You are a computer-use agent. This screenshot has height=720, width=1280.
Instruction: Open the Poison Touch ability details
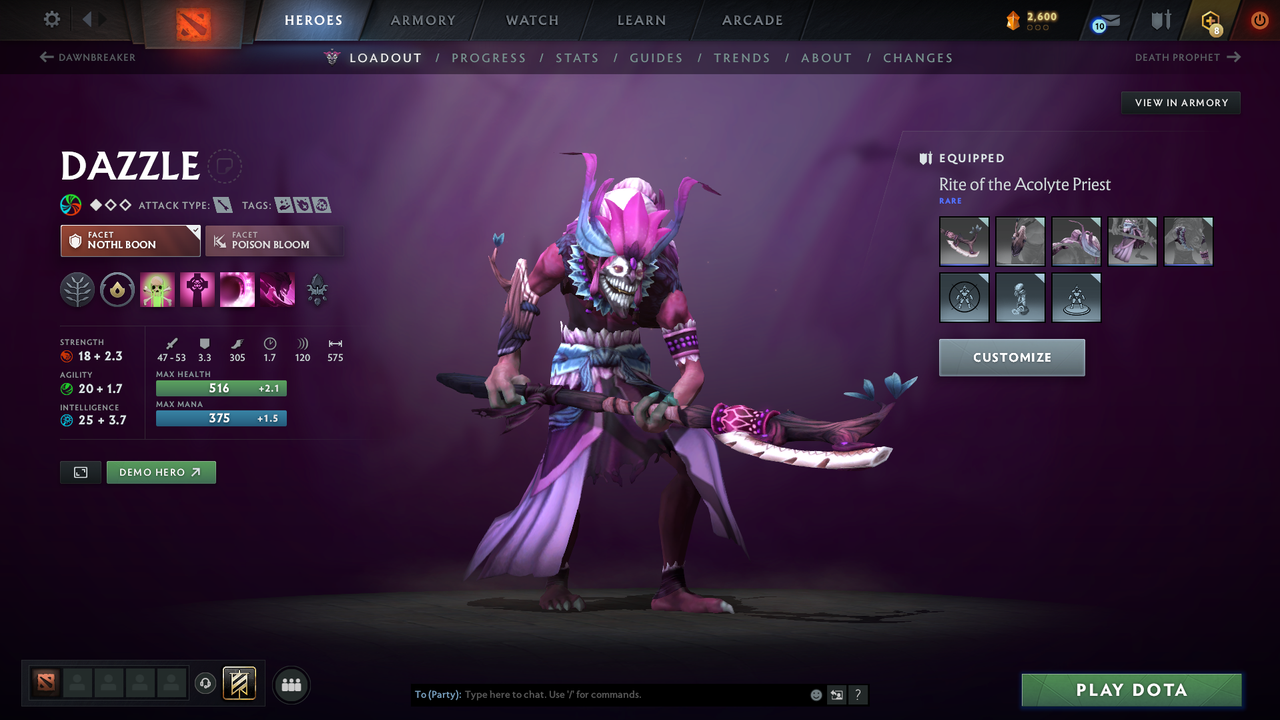tap(157, 289)
